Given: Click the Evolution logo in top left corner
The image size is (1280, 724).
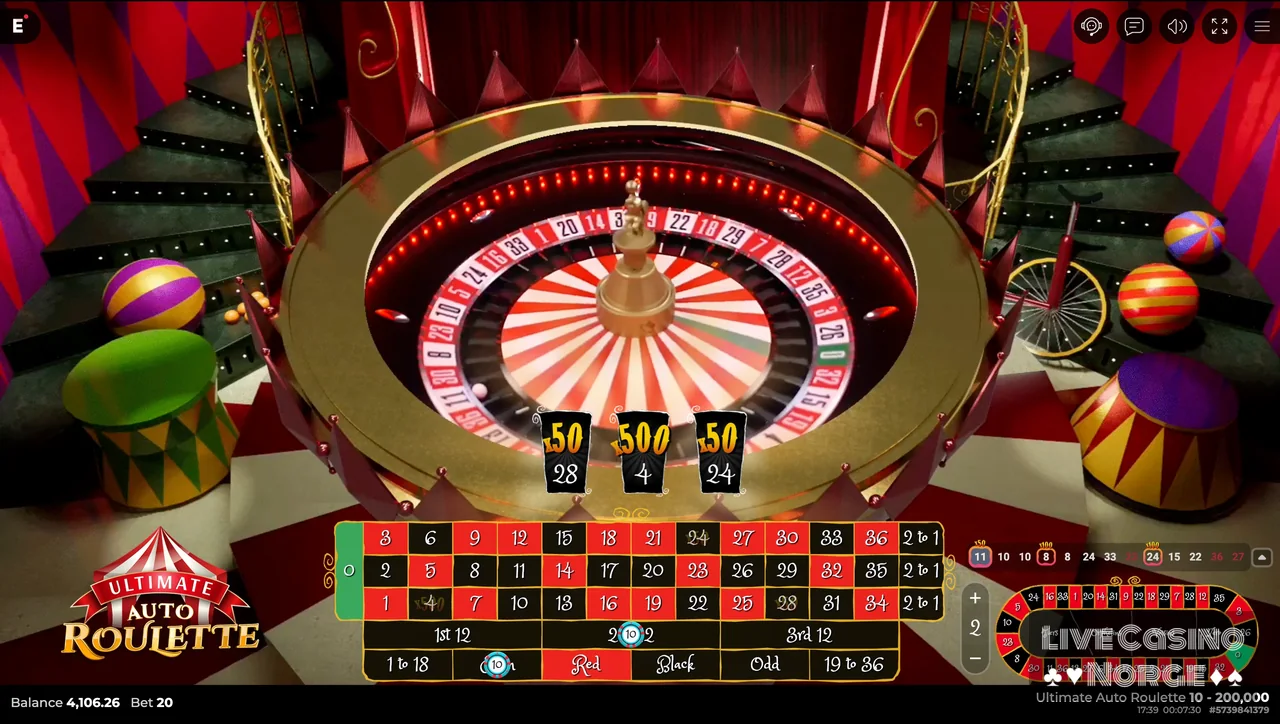Looking at the screenshot, I should [17, 27].
